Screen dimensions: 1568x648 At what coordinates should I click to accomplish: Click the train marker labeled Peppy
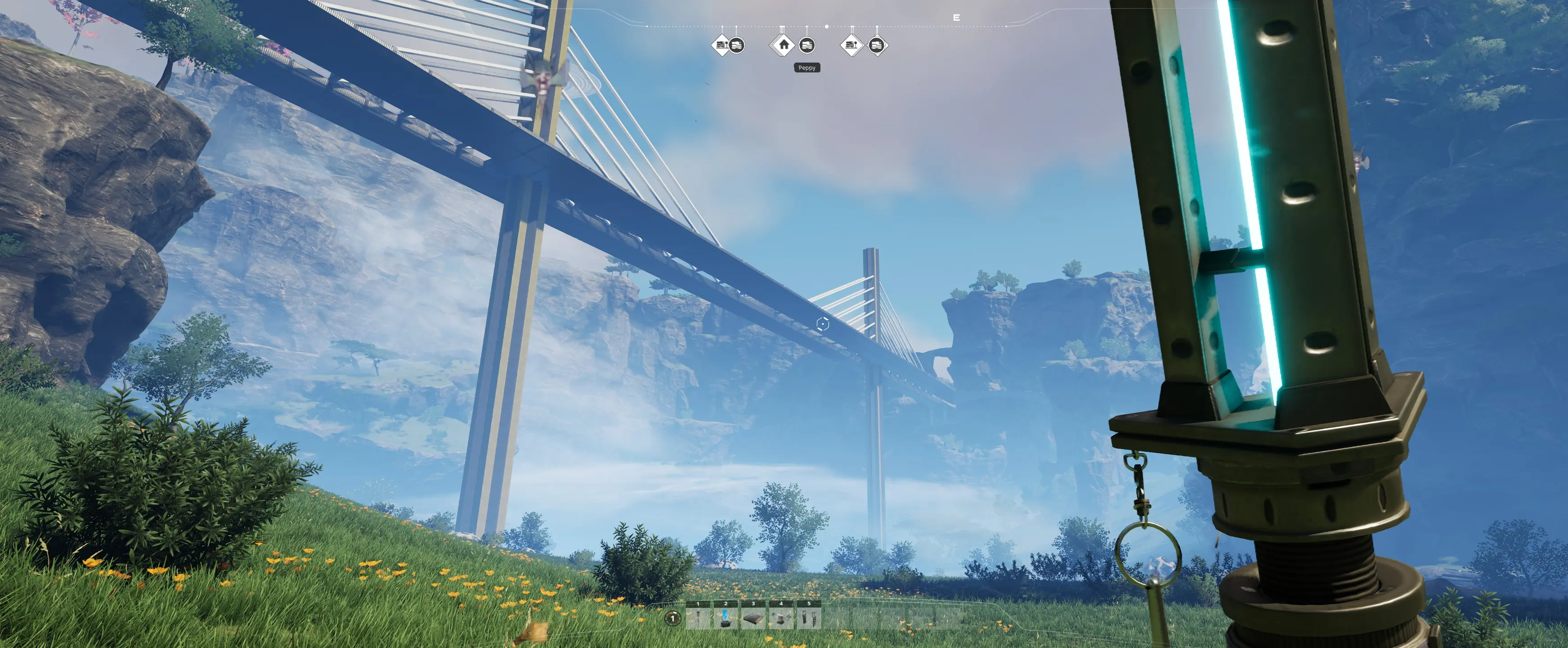tap(806, 46)
